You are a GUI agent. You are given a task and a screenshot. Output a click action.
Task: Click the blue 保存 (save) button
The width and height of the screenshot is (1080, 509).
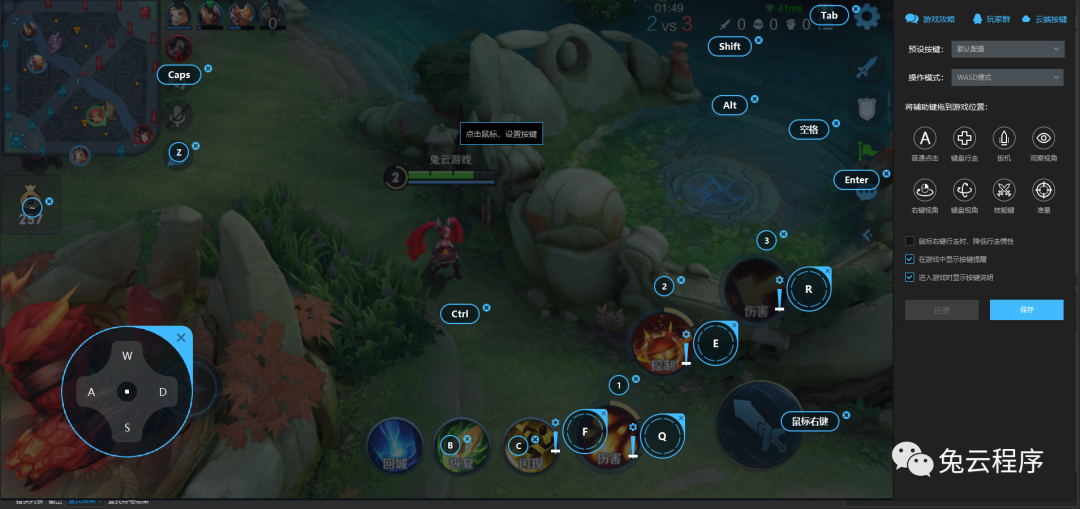coord(1026,310)
